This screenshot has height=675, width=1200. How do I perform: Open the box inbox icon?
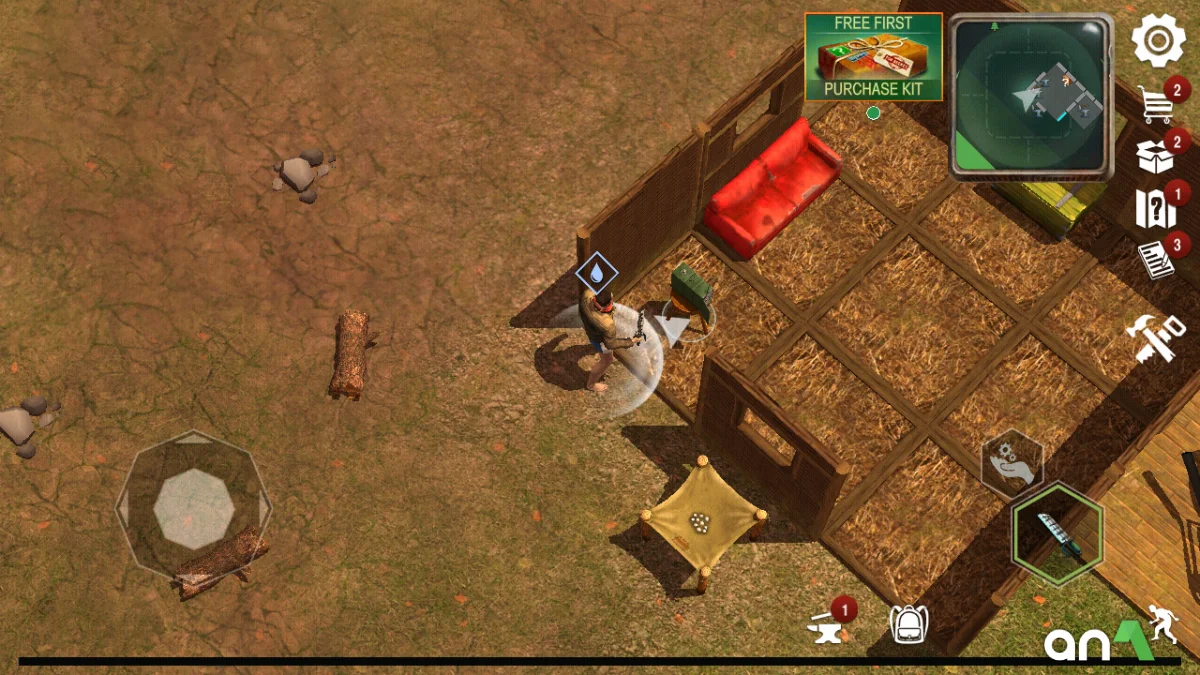point(1156,156)
